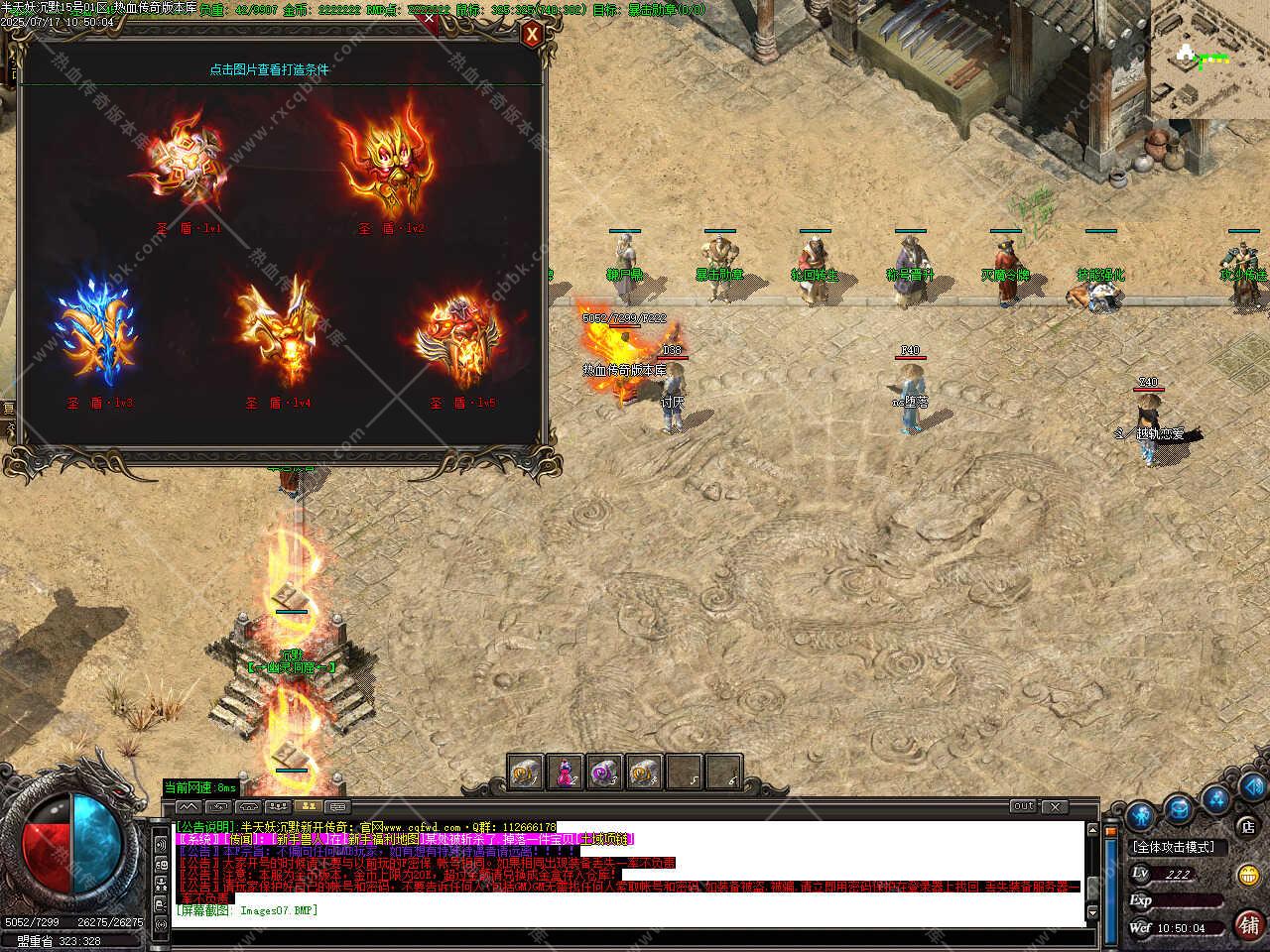Use the pink potion in hotbar
The width and height of the screenshot is (1270, 952).
click(565, 773)
